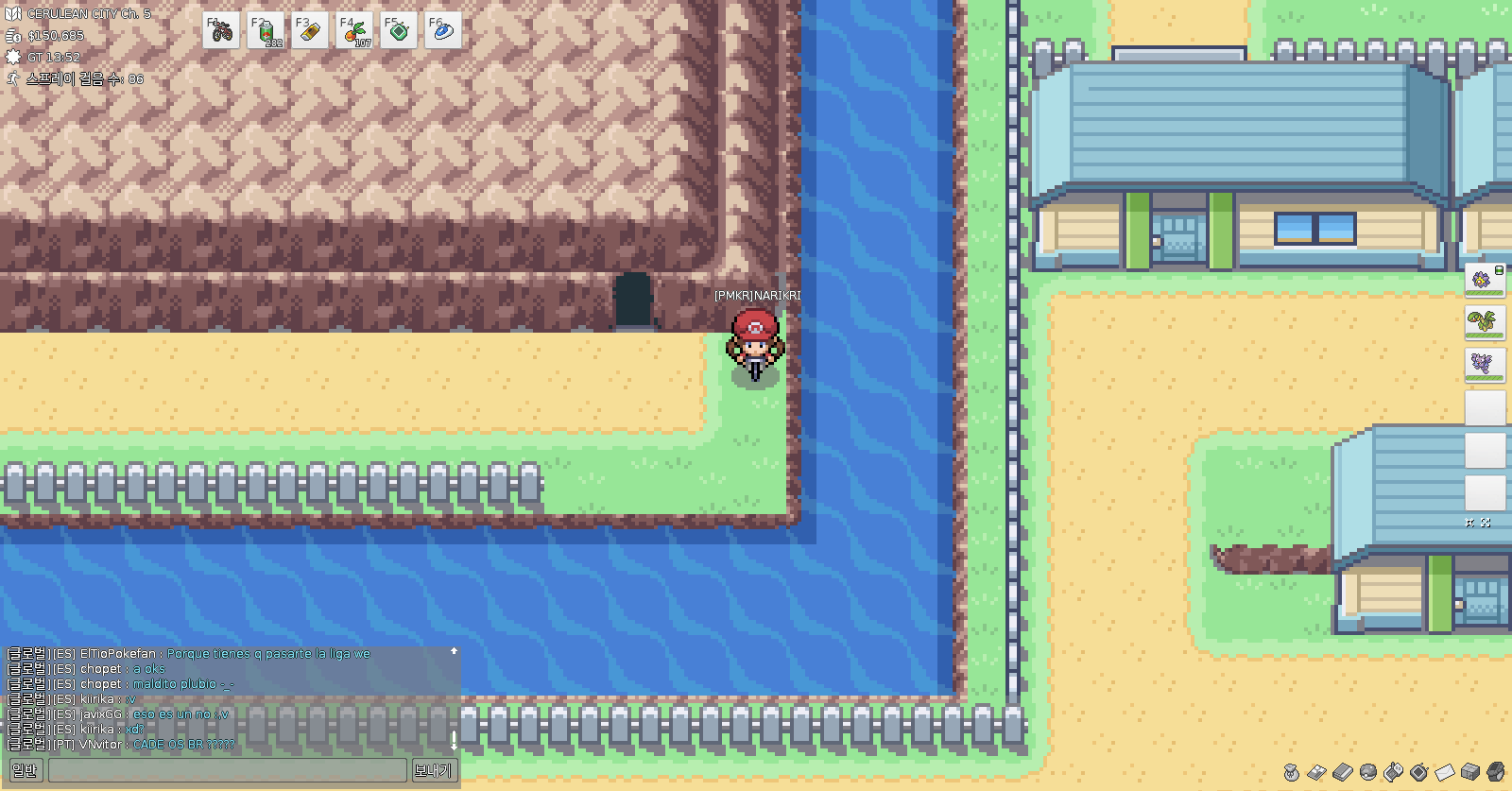
Task: Open the Poké Ball party menu icon
Action: point(1367,773)
